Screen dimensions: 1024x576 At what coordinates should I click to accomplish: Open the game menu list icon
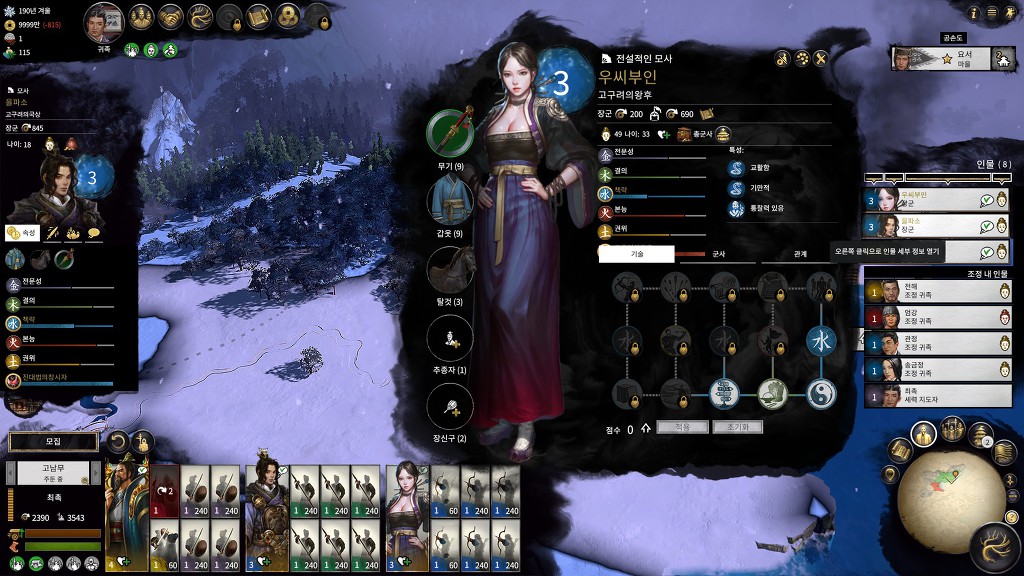[x=994, y=13]
